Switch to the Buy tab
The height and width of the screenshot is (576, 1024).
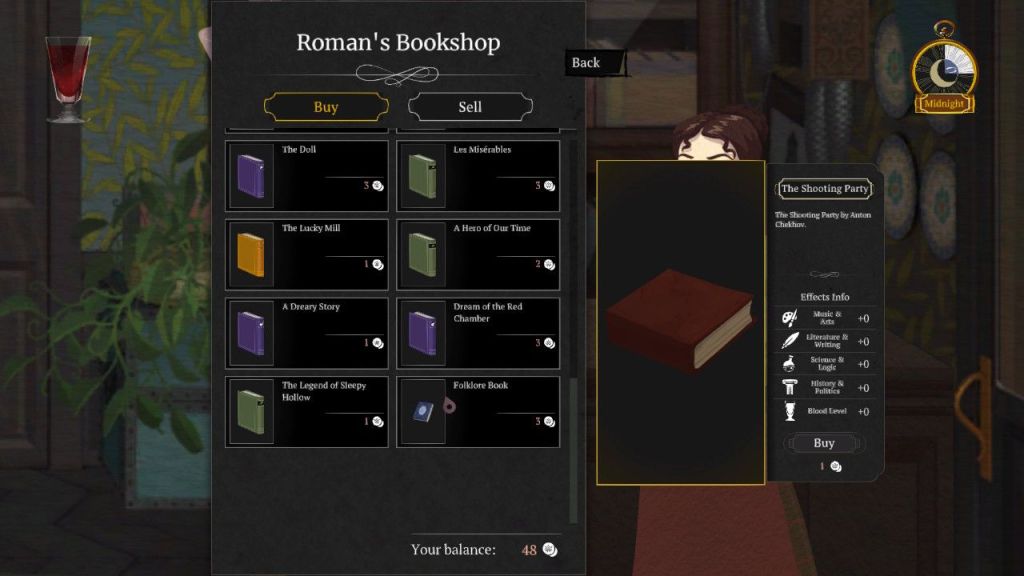pyautogui.click(x=325, y=107)
